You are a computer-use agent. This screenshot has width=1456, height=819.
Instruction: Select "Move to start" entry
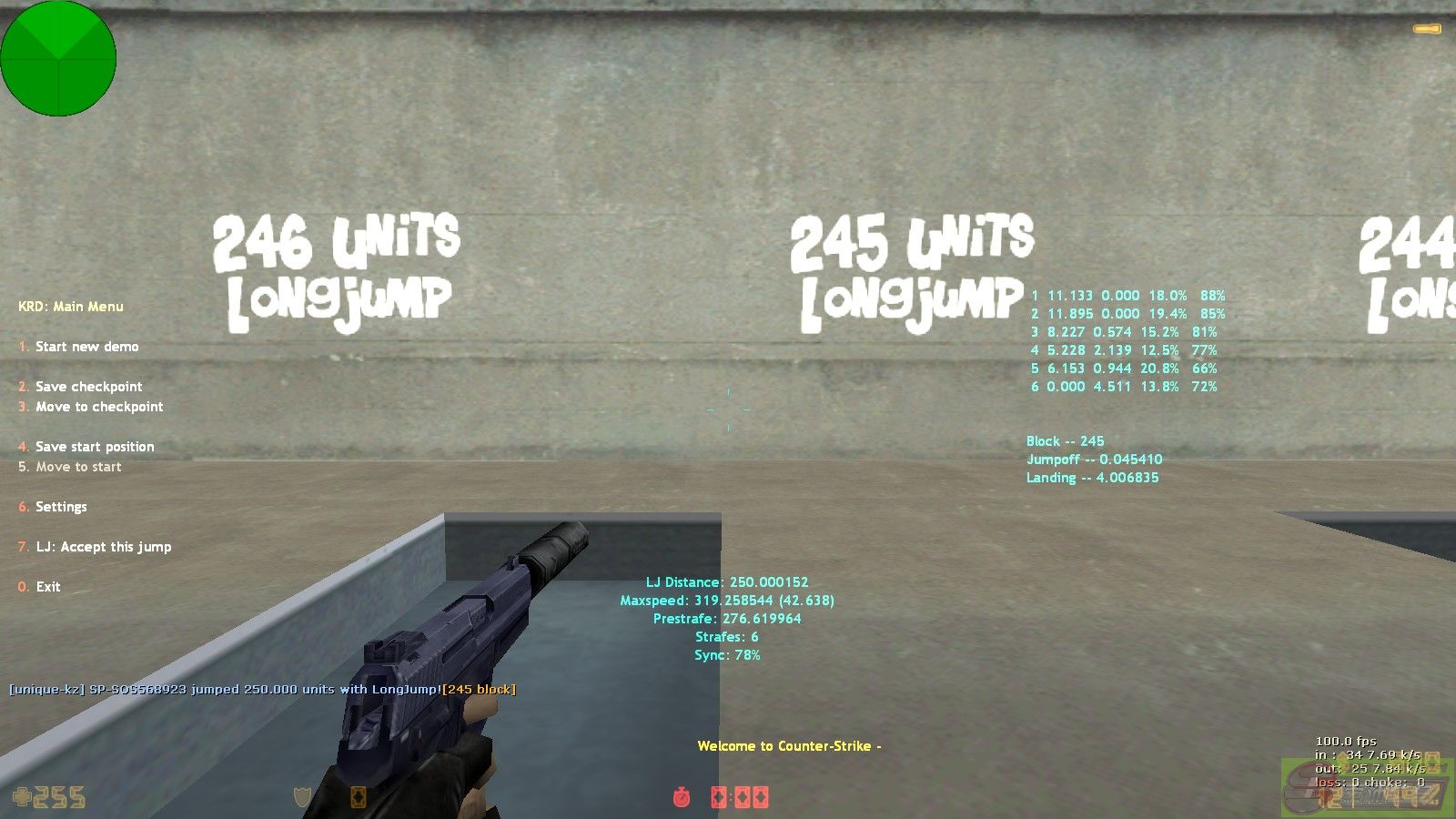click(78, 467)
